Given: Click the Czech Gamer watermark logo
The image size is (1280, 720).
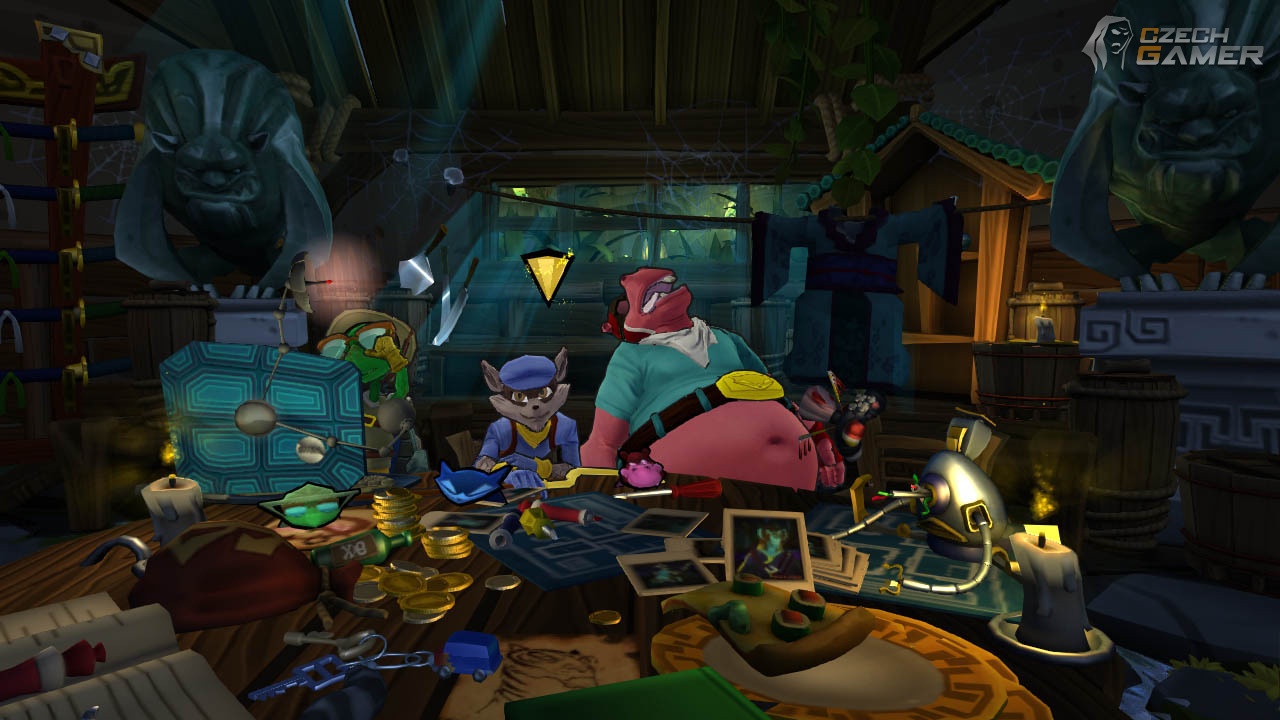Looking at the screenshot, I should [x=1176, y=46].
